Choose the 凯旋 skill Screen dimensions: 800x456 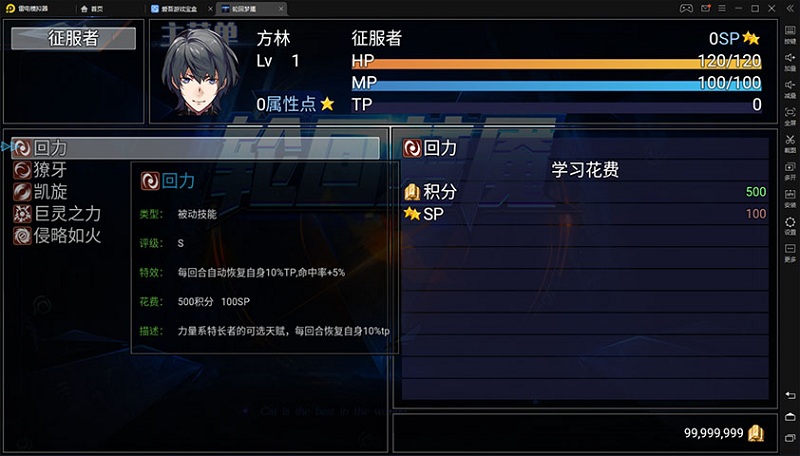(x=50, y=192)
